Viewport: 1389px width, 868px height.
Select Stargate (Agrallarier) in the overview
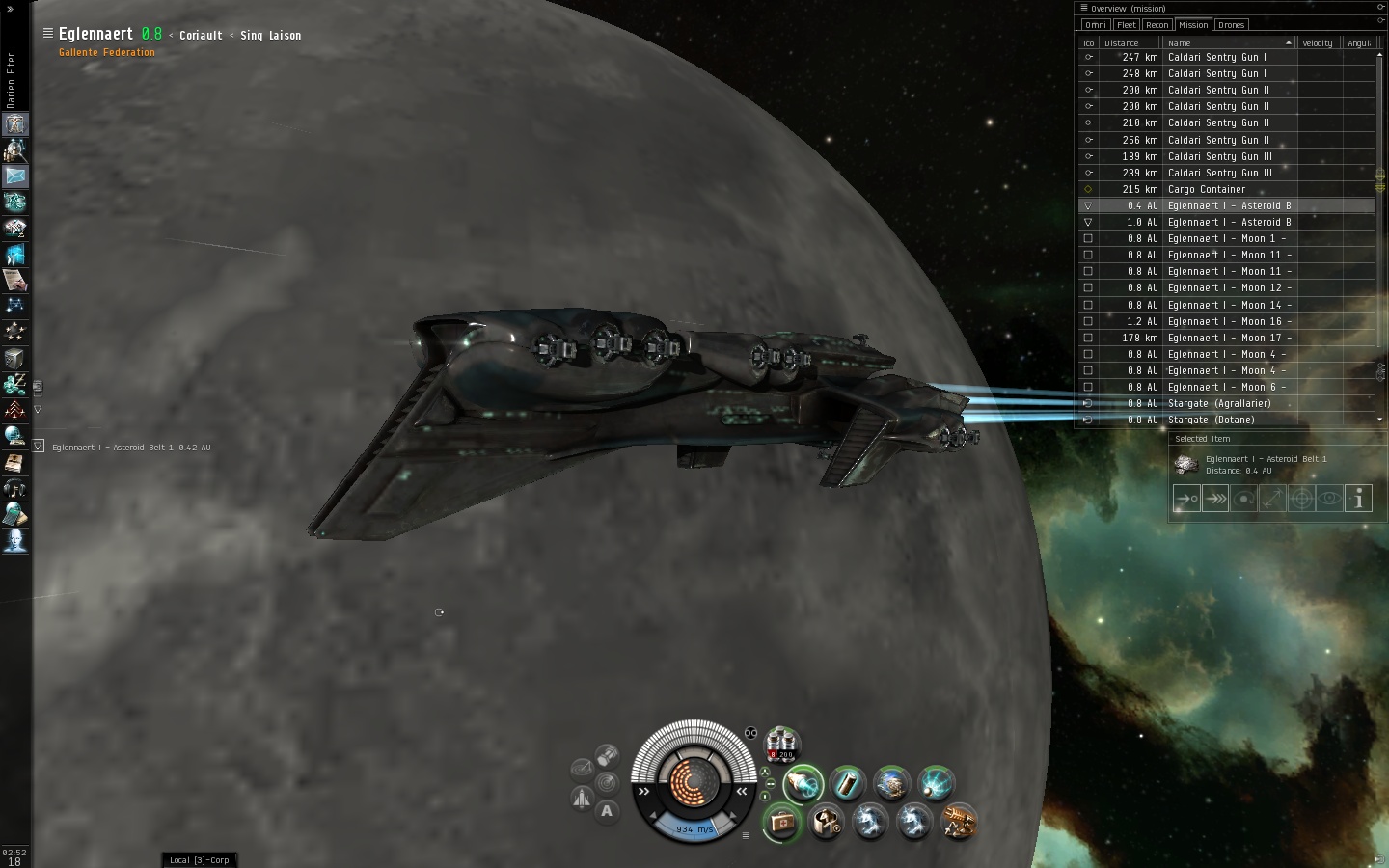(1218, 403)
